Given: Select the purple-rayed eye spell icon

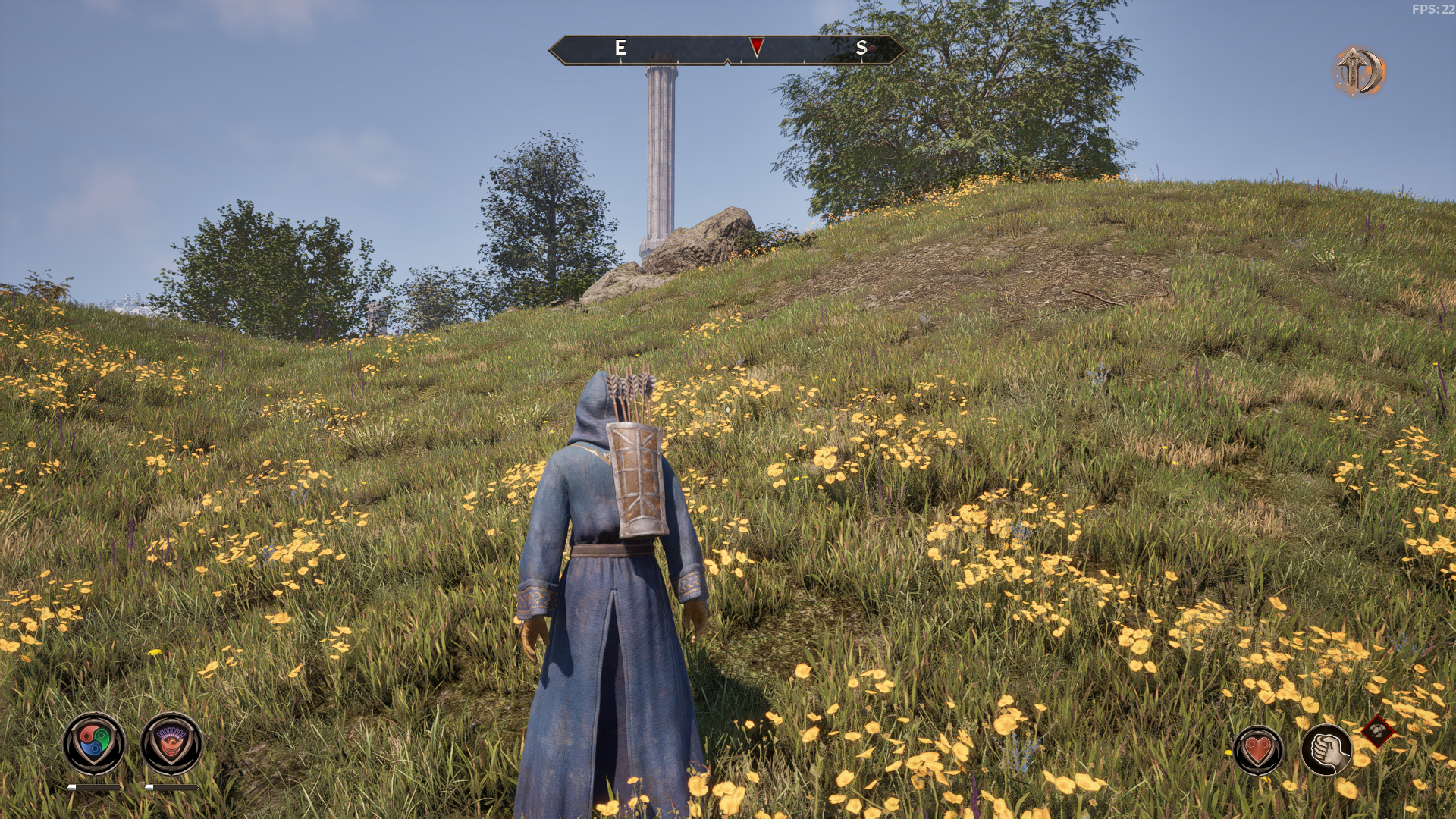Looking at the screenshot, I should pyautogui.click(x=171, y=742).
